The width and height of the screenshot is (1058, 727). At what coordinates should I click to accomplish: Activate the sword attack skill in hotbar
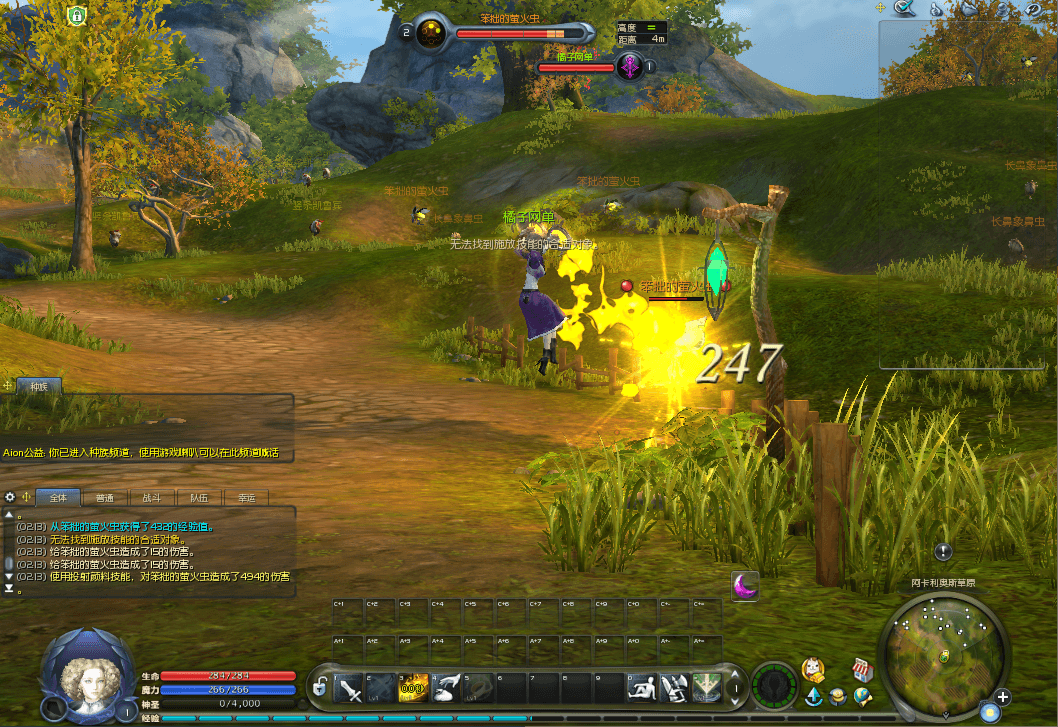(349, 688)
